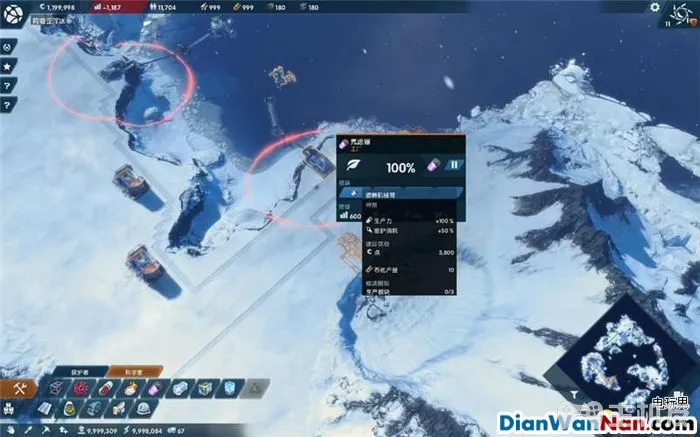
Task: Select the greyed-out triangle building slot
Action: point(254,388)
